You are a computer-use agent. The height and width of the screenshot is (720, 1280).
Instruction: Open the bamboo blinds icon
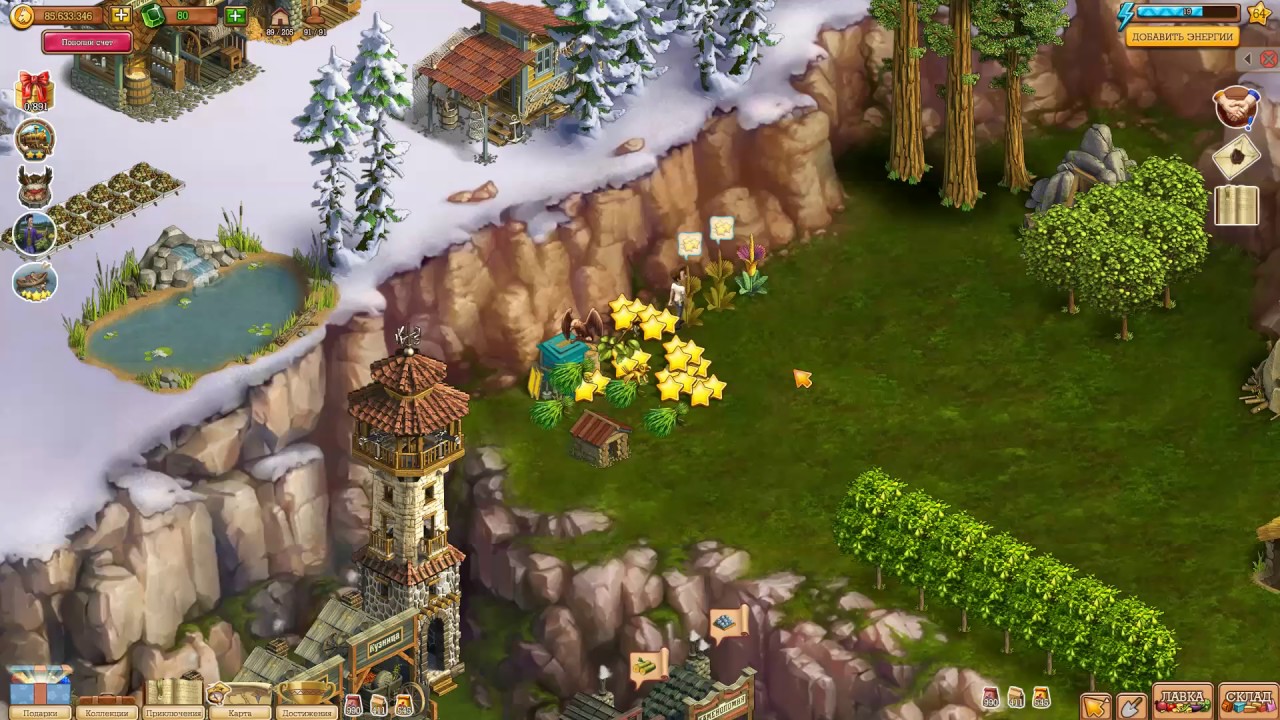pos(1236,205)
